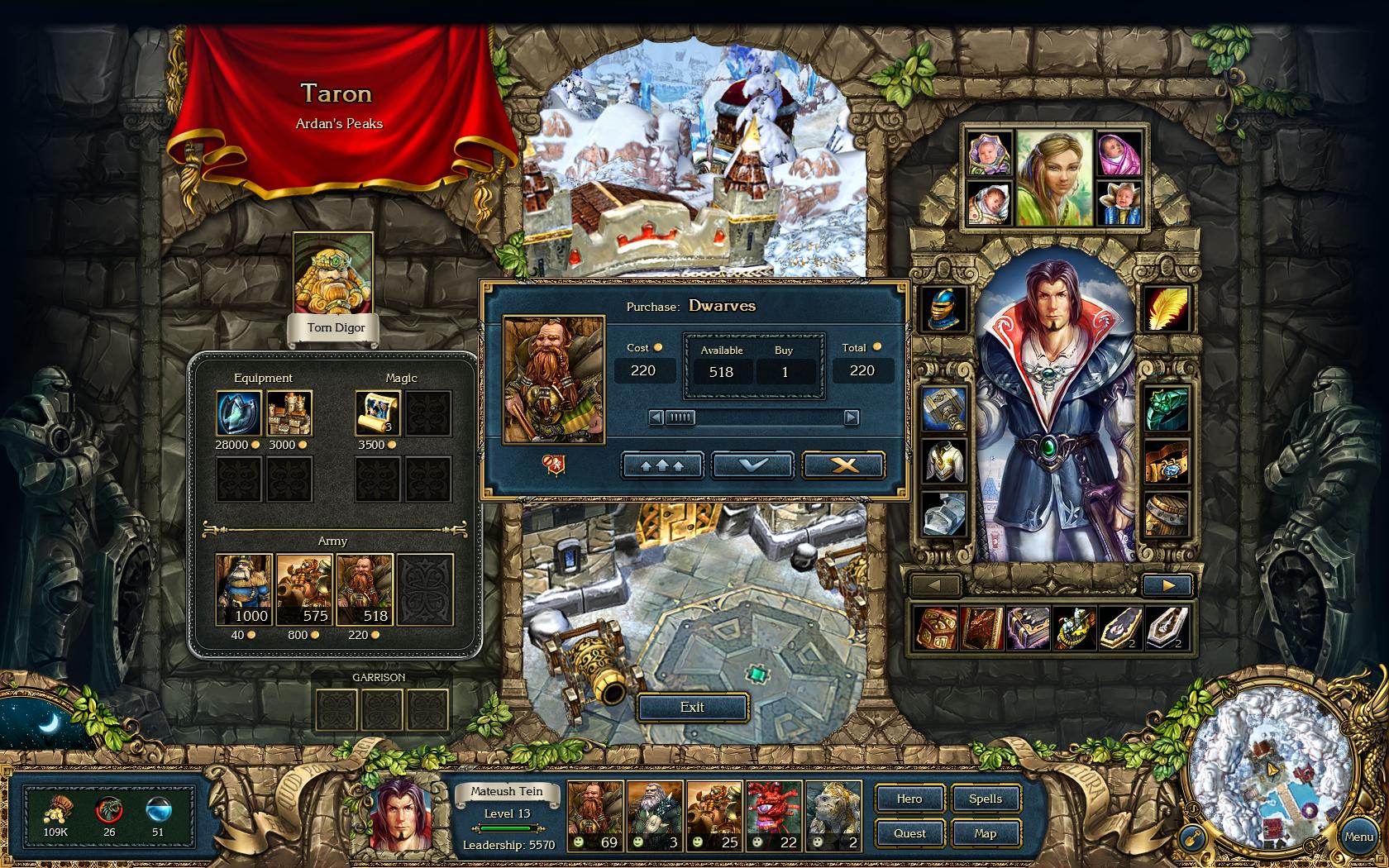Open the Hero screen
Image resolution: width=1389 pixels, height=868 pixels.
pos(909,799)
